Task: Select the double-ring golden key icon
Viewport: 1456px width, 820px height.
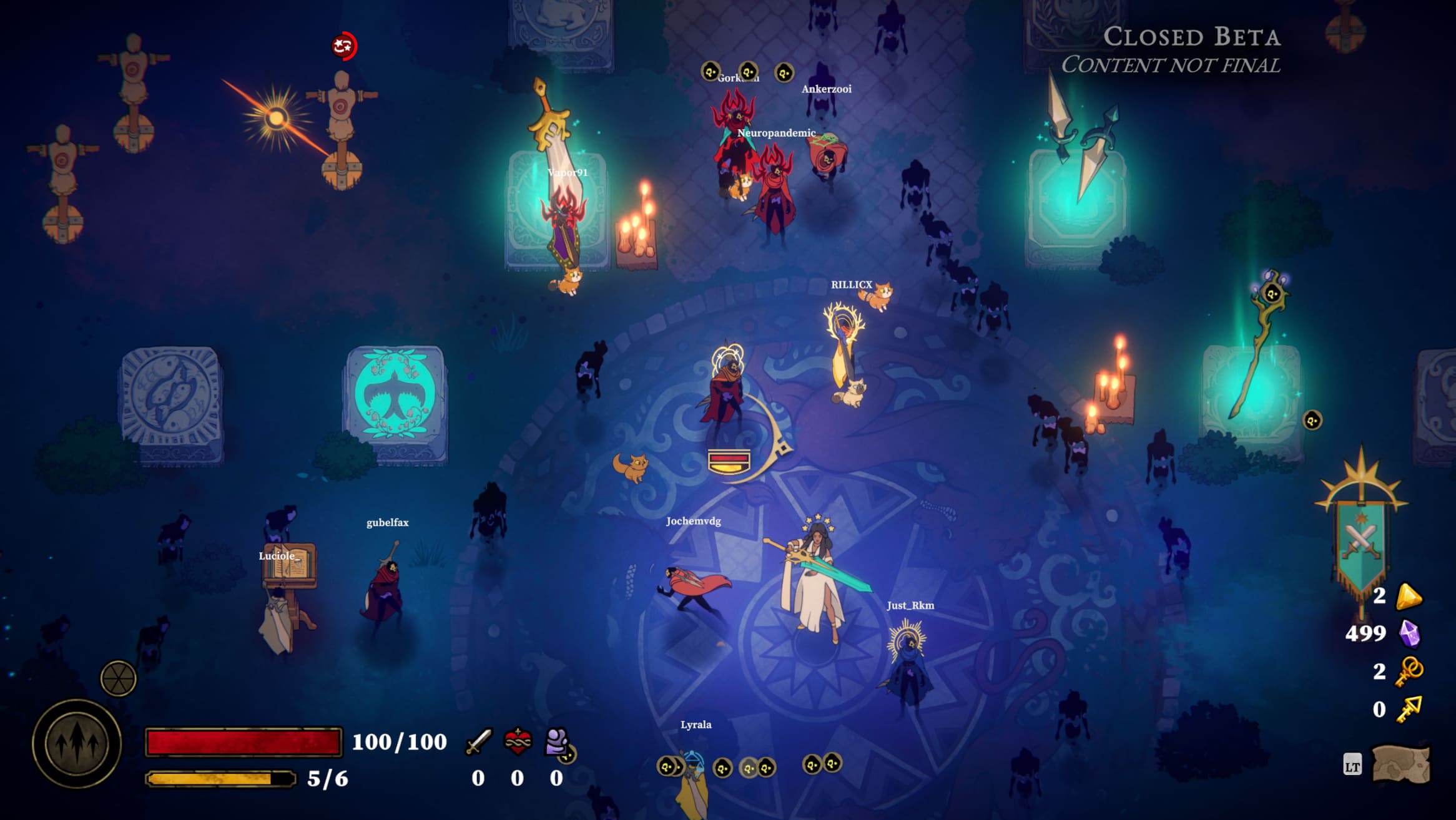Action: click(x=1409, y=671)
